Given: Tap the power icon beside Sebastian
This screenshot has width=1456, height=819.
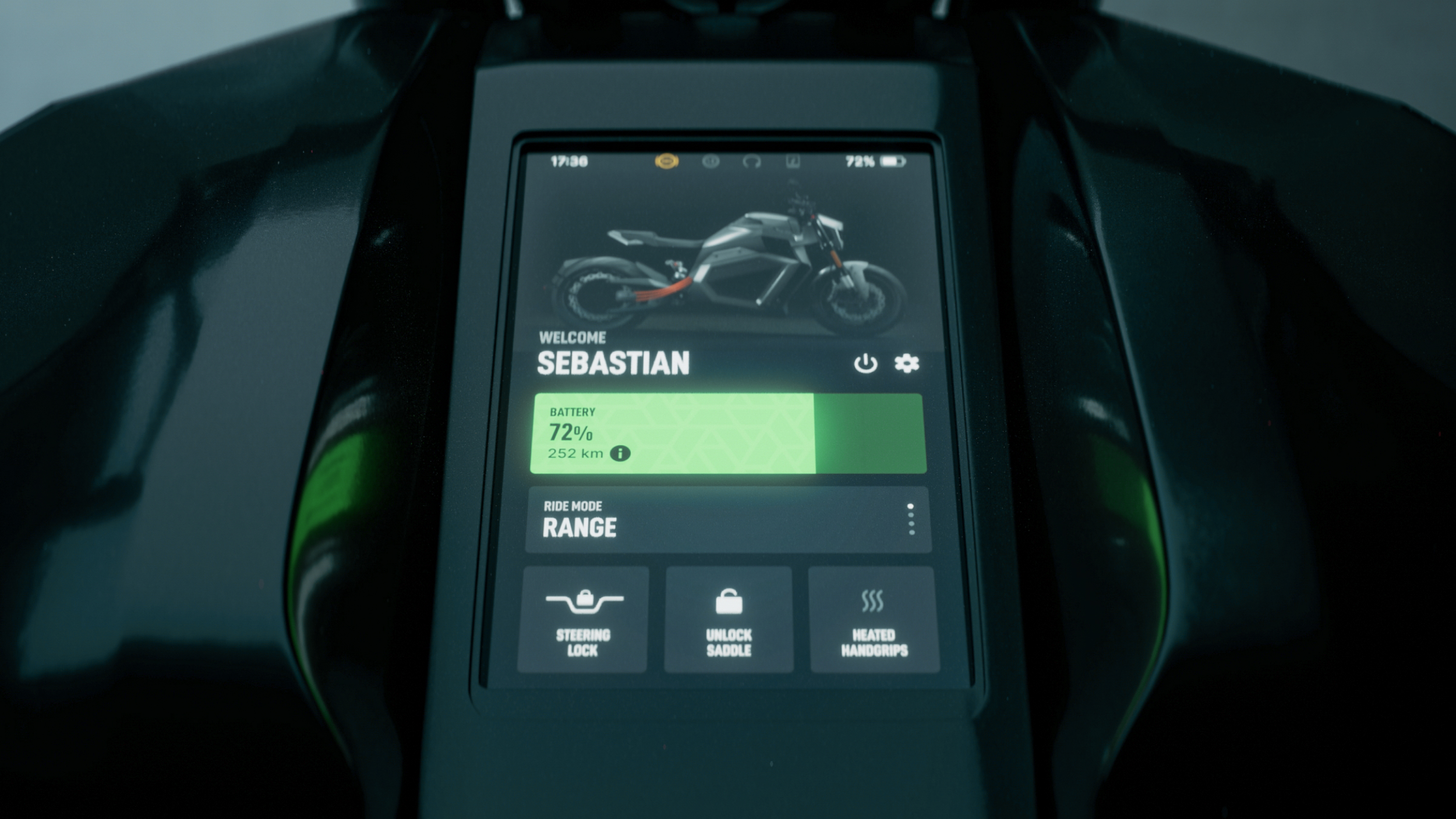Looking at the screenshot, I should tap(865, 363).
